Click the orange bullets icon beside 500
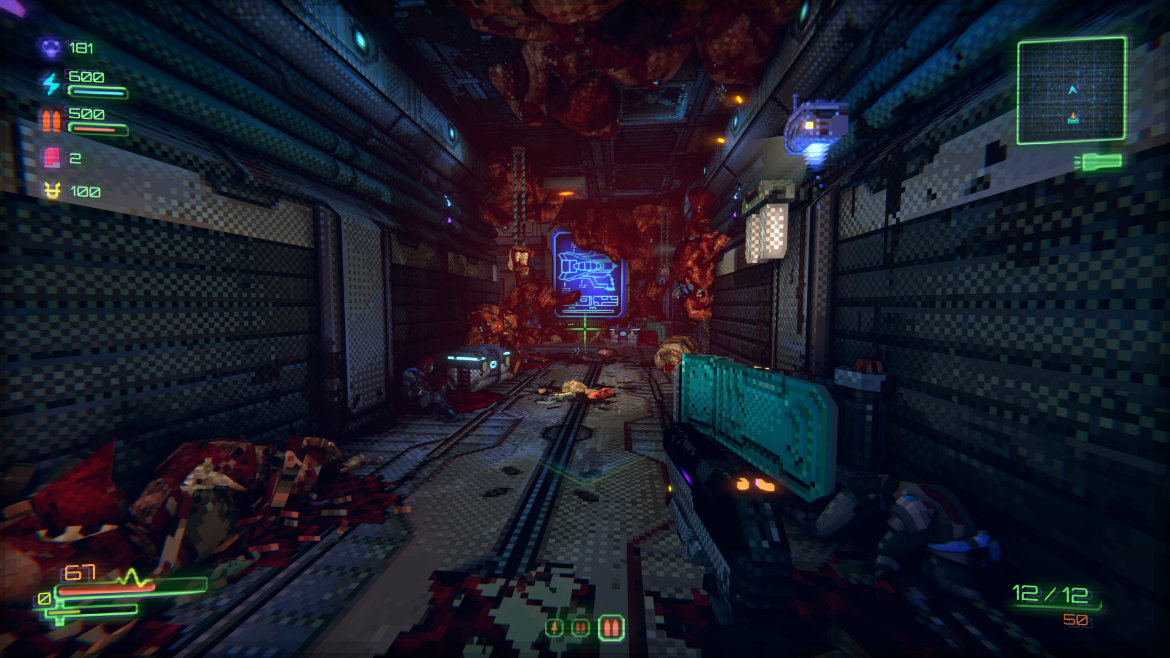 point(50,121)
